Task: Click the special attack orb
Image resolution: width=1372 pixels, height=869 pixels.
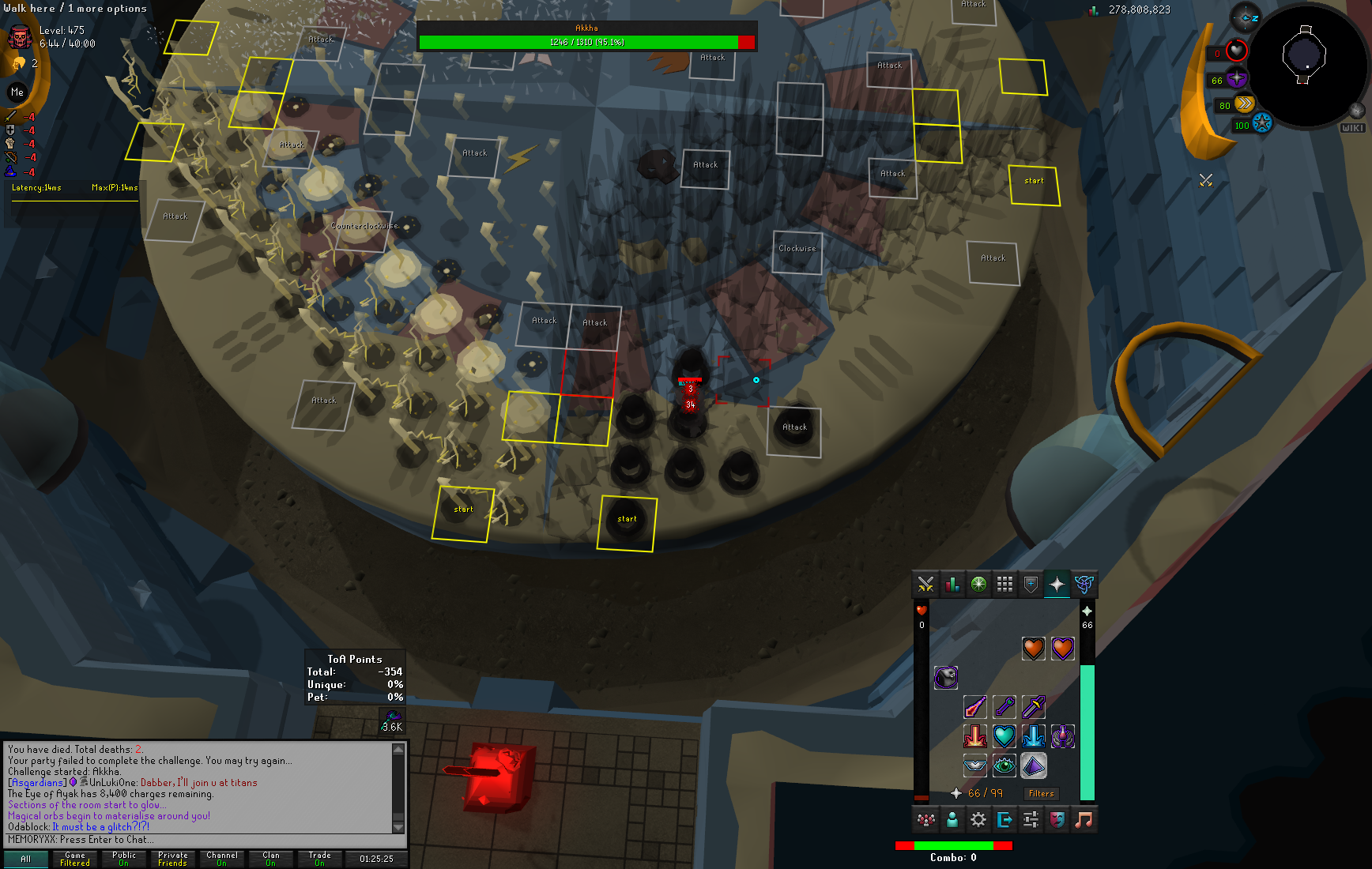Action: coord(1262,124)
